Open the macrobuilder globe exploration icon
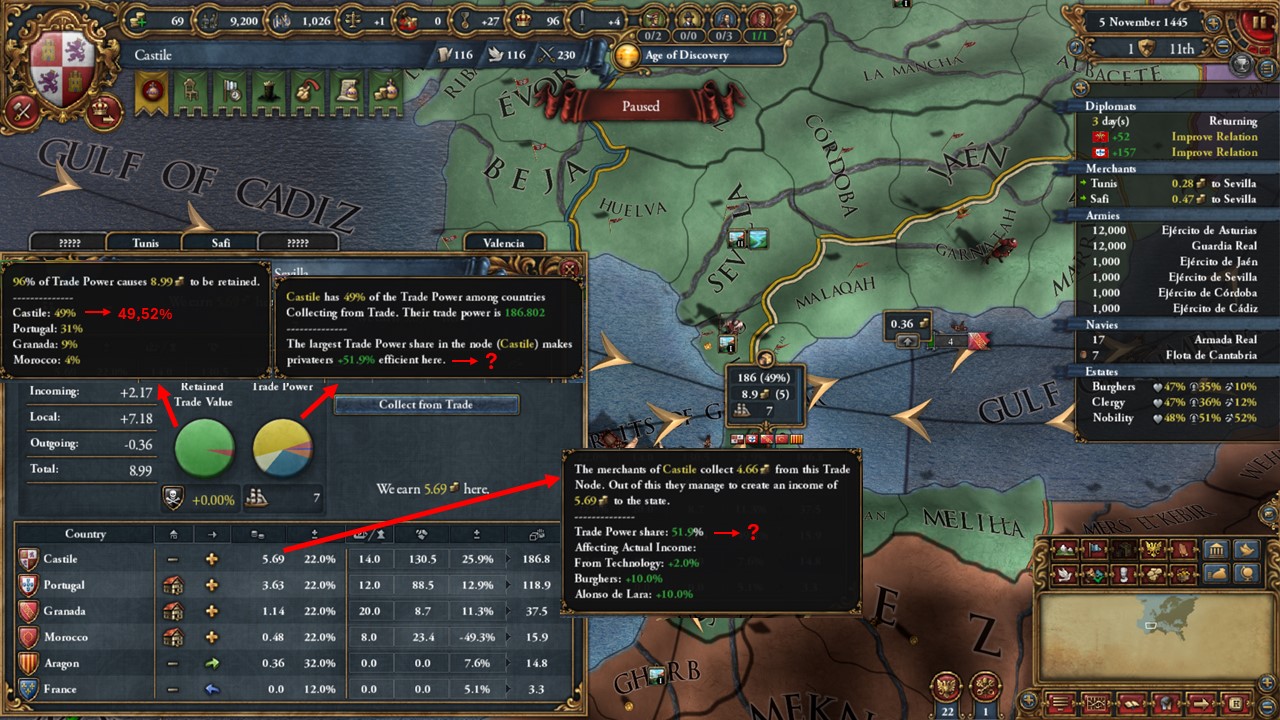1280x720 pixels. pos(1248,574)
